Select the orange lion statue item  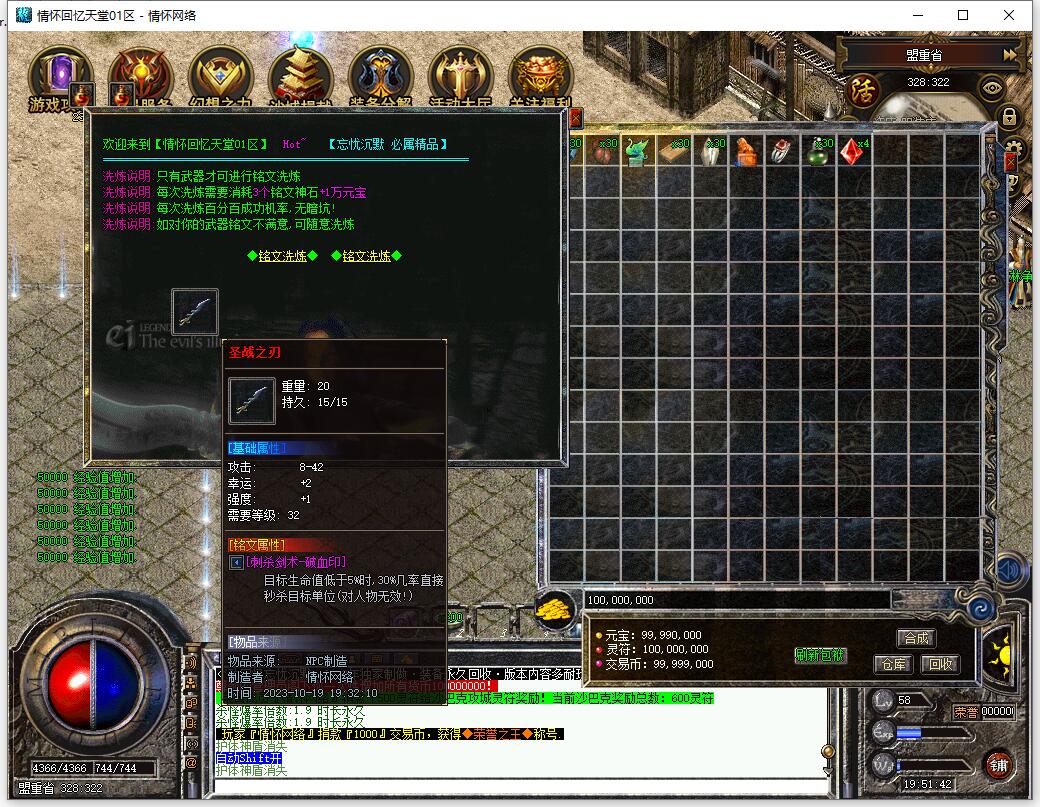click(x=747, y=151)
